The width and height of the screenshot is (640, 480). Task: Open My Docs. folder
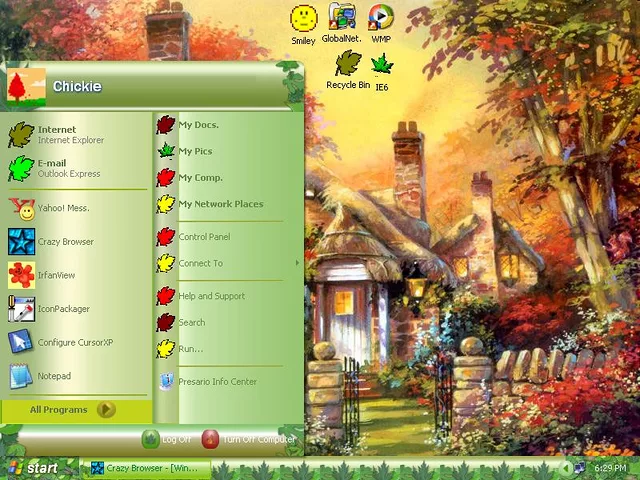198,125
